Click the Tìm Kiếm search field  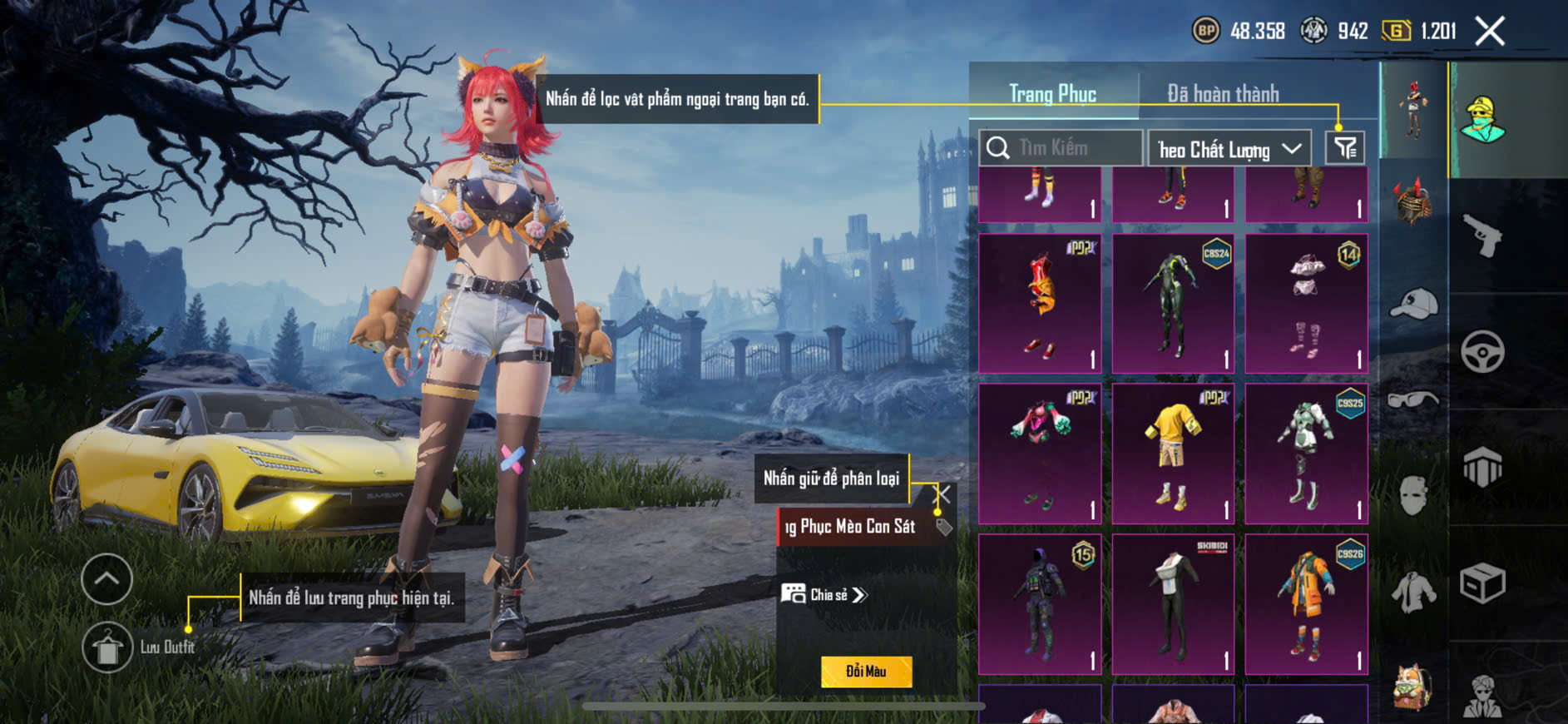pos(1061,148)
